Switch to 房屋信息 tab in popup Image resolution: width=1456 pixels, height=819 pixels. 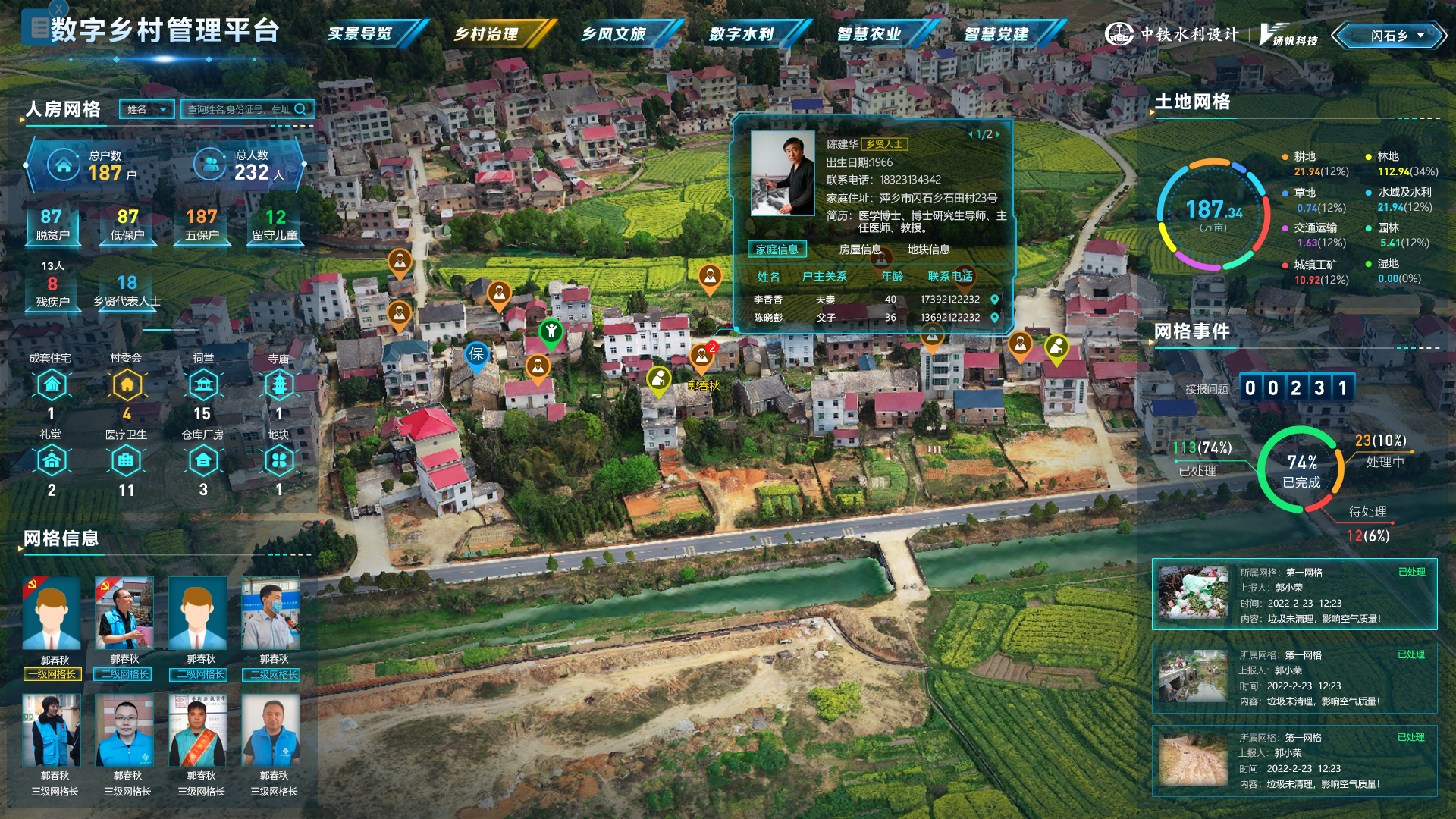coord(860,249)
